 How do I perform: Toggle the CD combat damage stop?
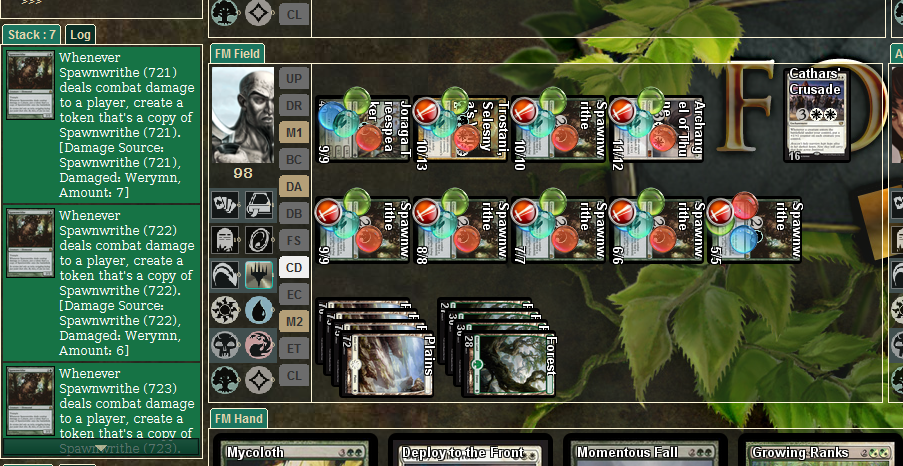pos(293,267)
